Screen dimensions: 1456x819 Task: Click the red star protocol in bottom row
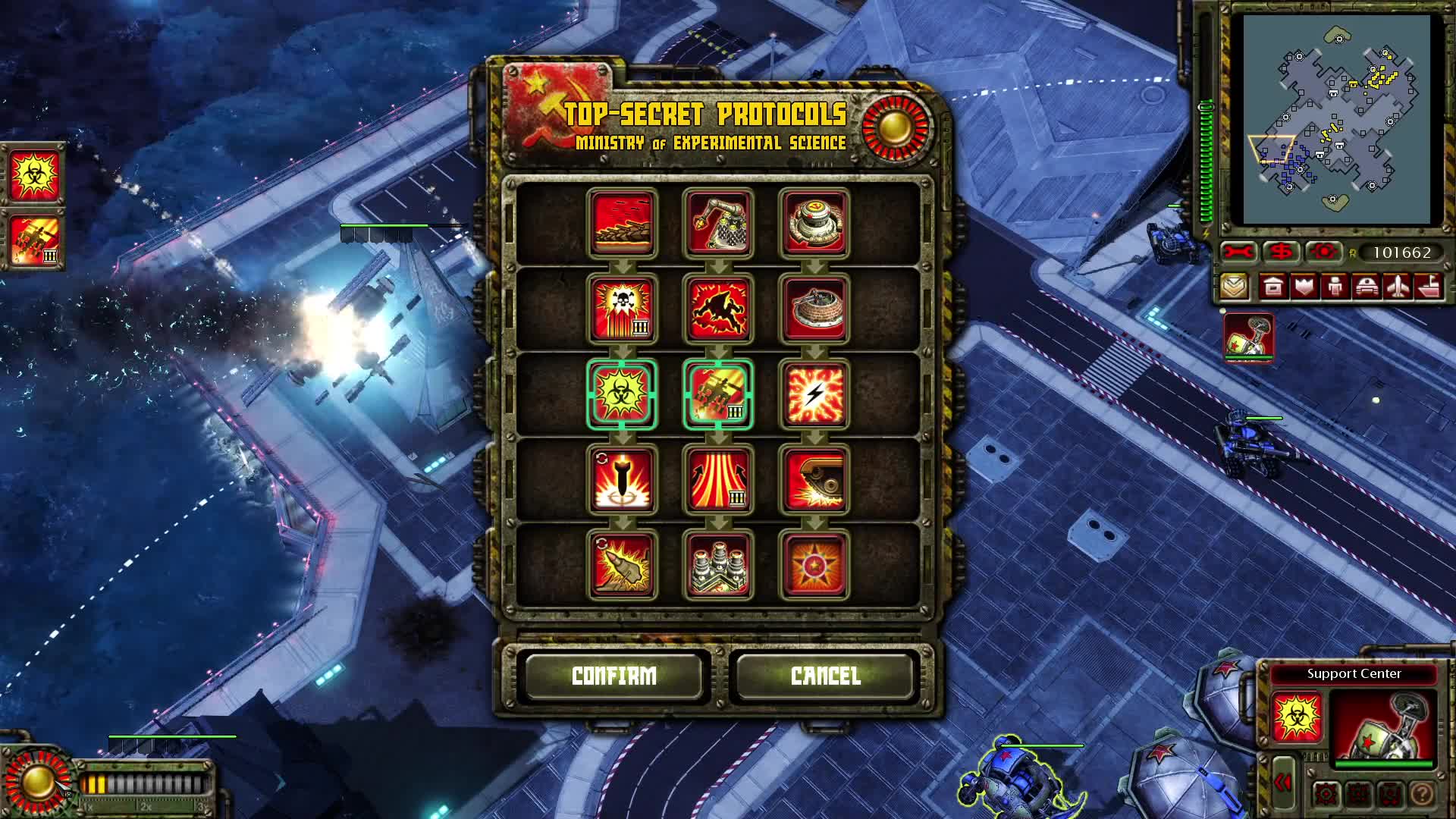click(x=815, y=565)
